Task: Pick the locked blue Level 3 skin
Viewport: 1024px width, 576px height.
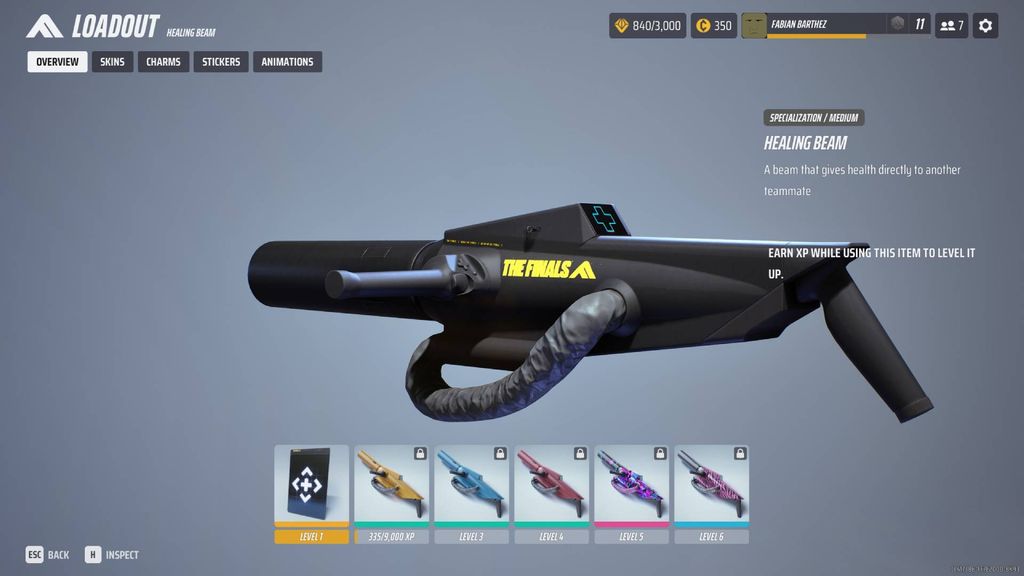Action: point(471,487)
